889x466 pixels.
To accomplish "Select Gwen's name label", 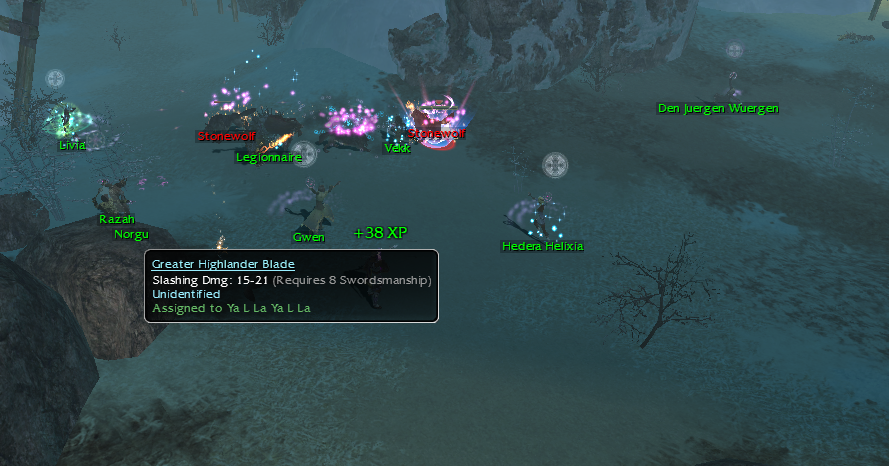I will (x=309, y=237).
